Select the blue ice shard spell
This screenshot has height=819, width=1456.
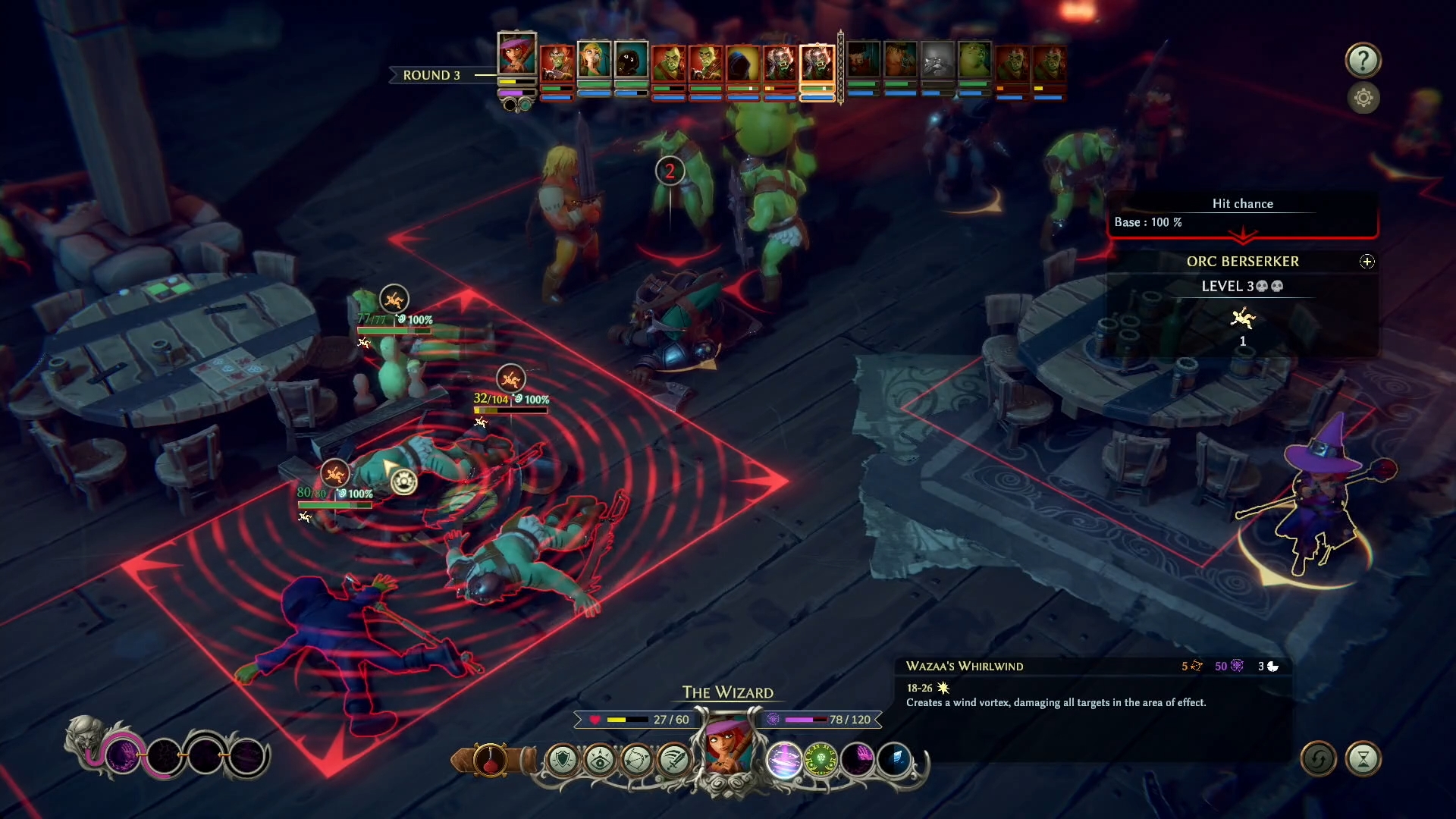[895, 759]
